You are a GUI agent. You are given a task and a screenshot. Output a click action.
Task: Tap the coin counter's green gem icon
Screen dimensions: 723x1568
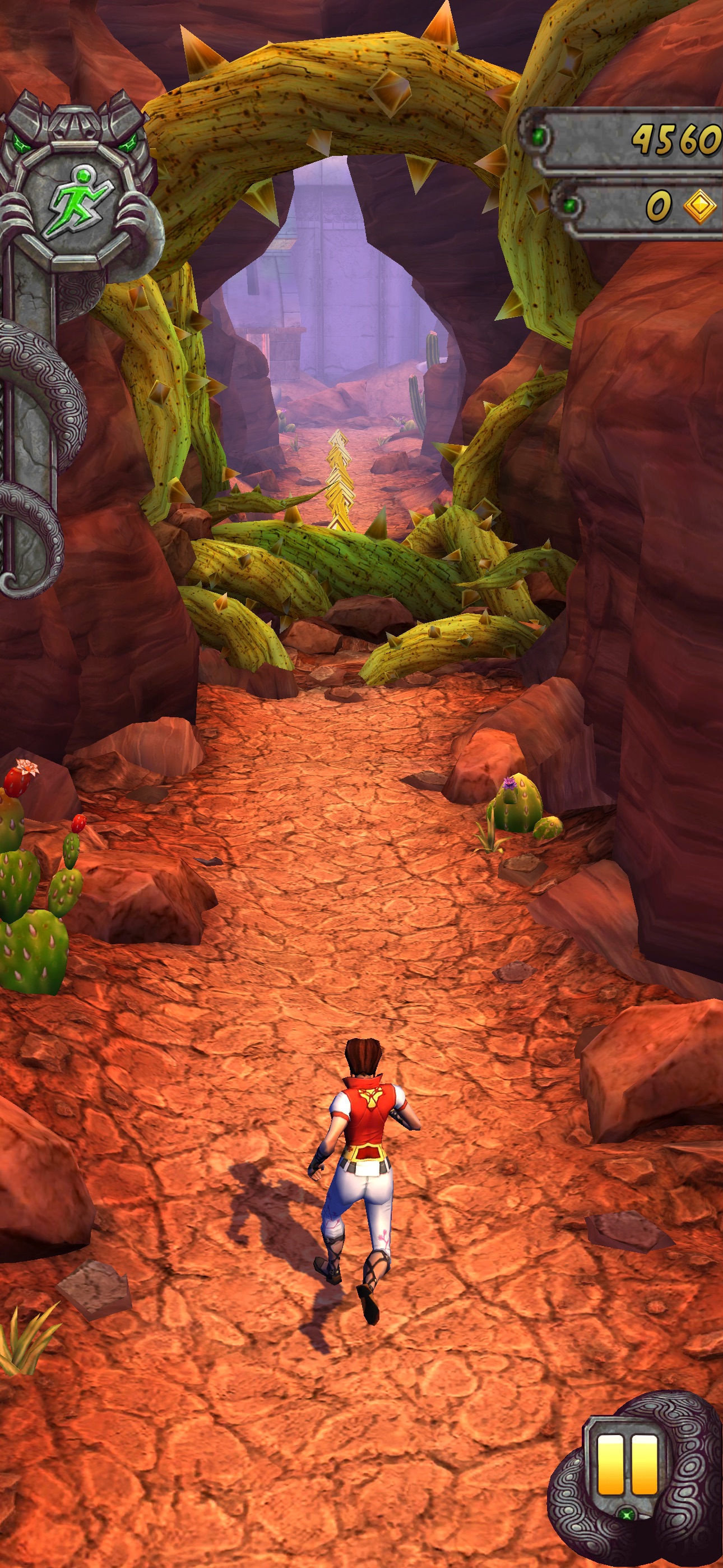tap(538, 136)
